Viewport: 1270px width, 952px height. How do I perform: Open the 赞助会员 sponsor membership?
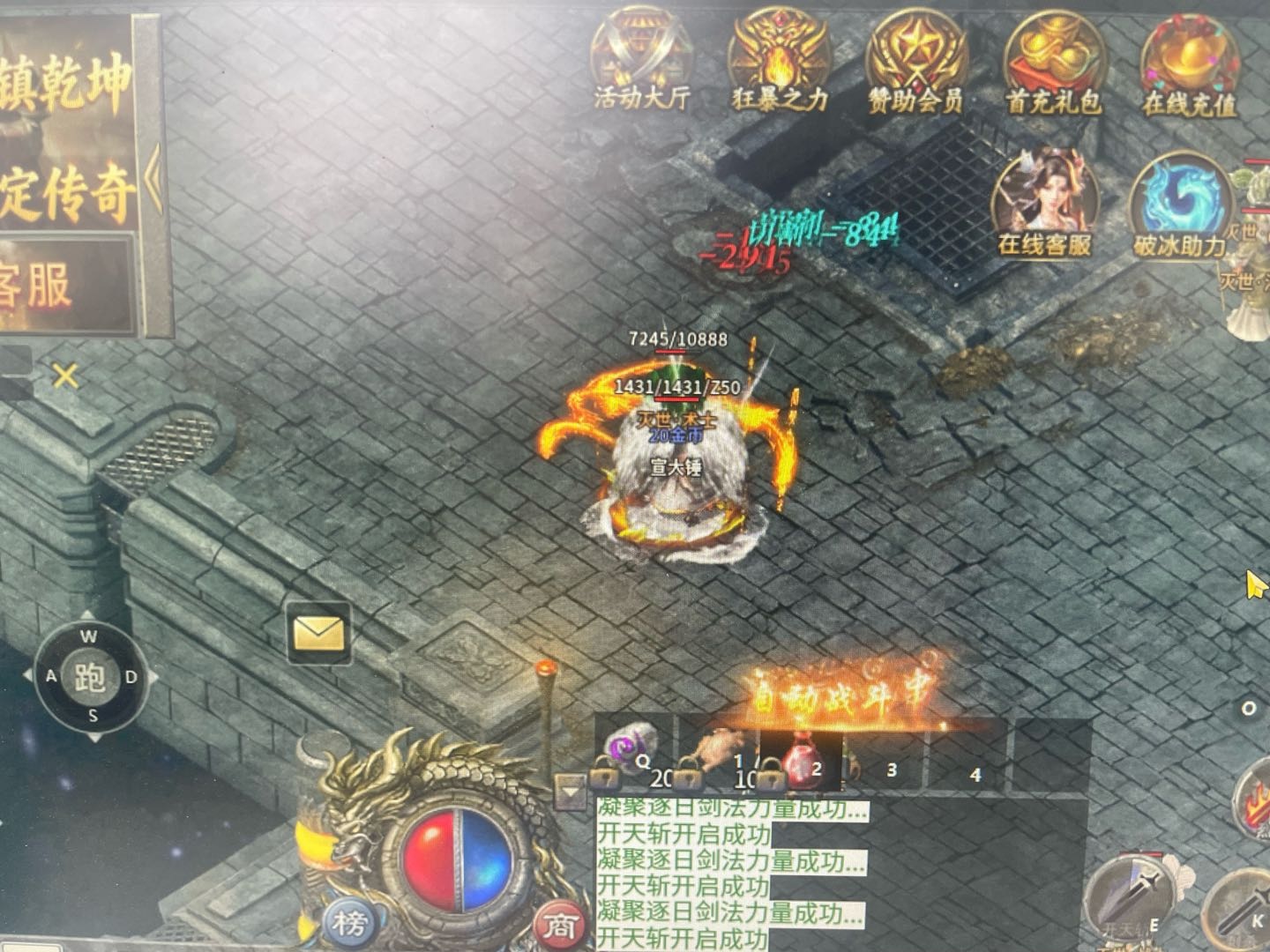point(915,63)
